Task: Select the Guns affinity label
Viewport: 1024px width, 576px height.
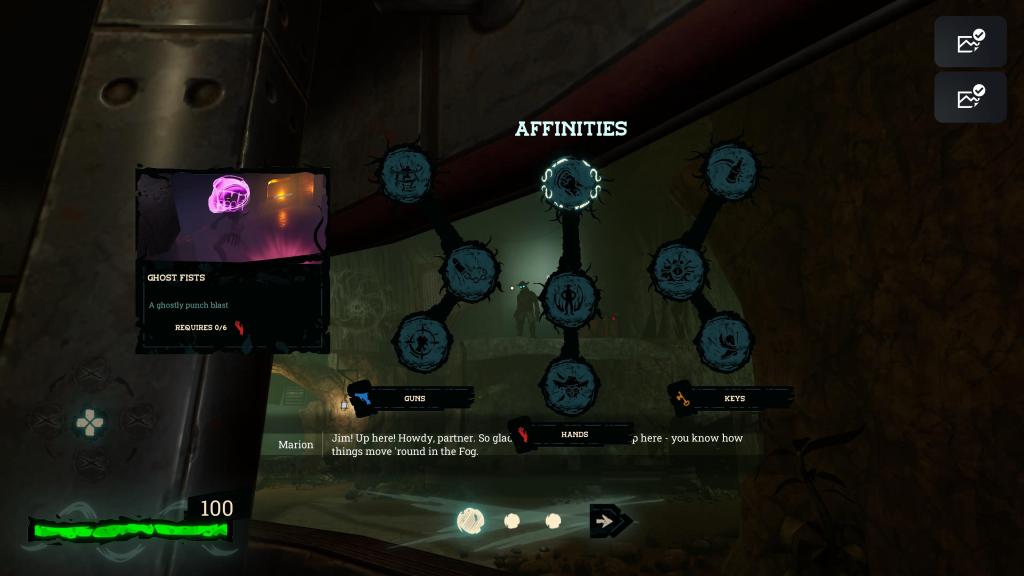Action: 414,398
